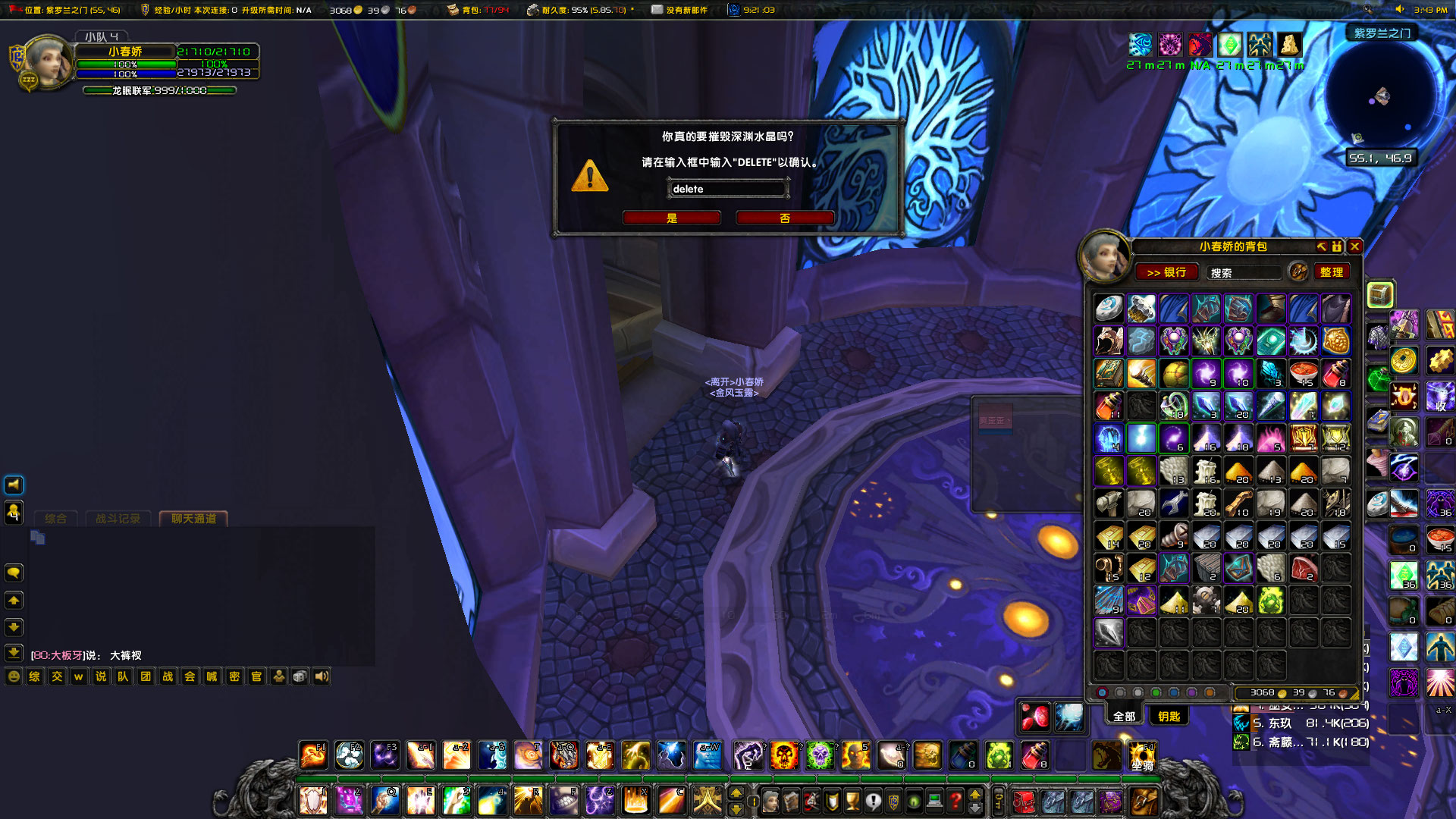Expand the bank view with the >> 银行 button

click(1166, 271)
